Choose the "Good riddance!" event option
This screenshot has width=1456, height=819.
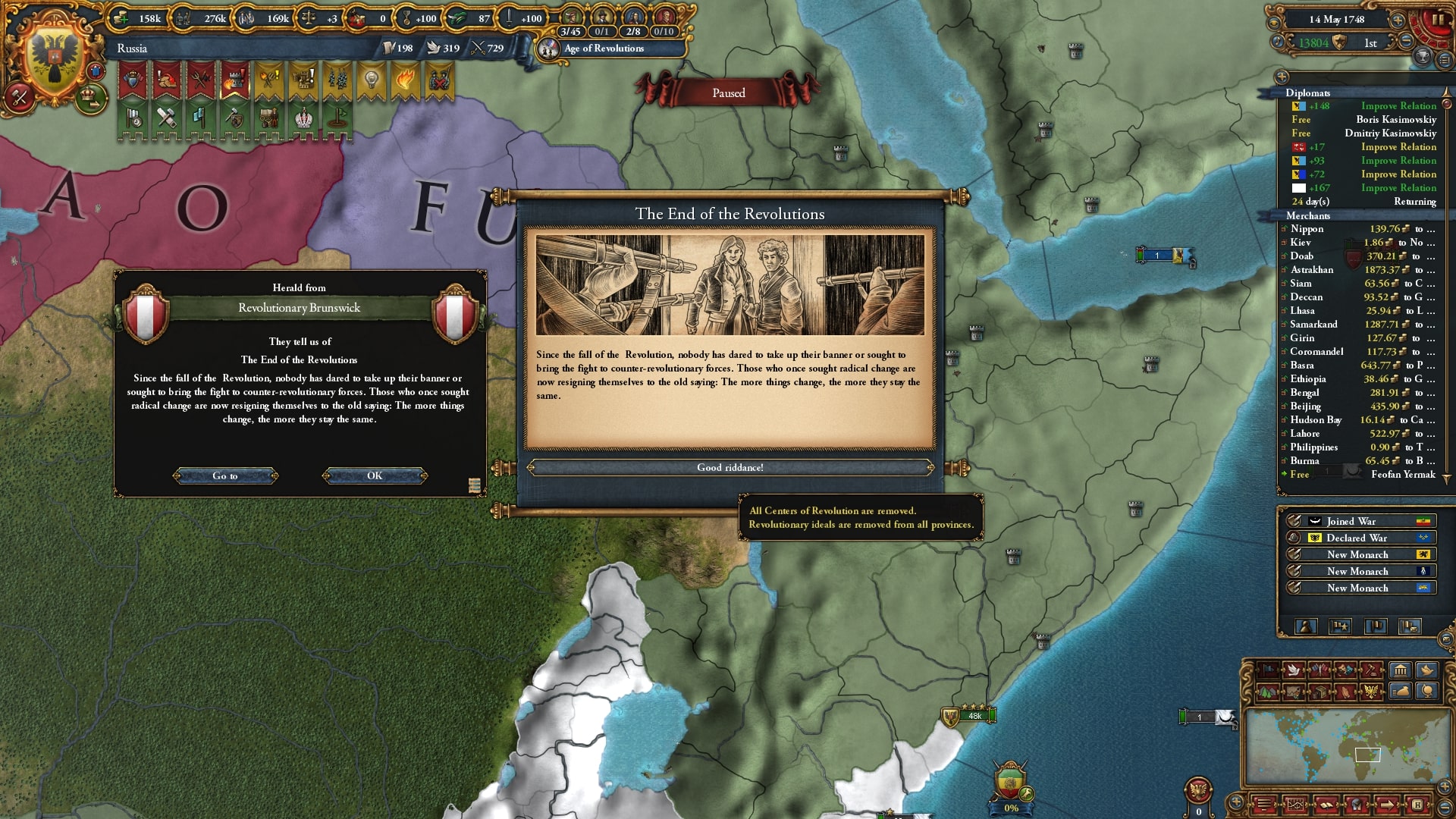coord(730,468)
